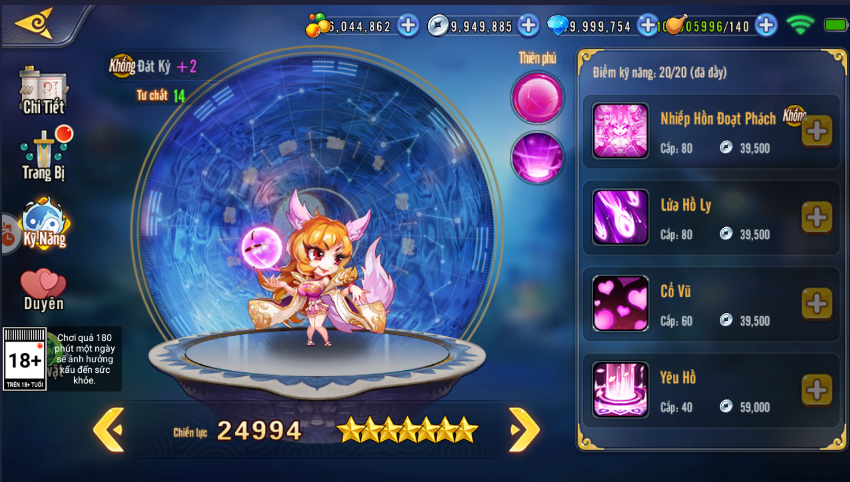This screenshot has height=482, width=850.
Task: Add silver coins using the plus button
Action: (x=528, y=25)
